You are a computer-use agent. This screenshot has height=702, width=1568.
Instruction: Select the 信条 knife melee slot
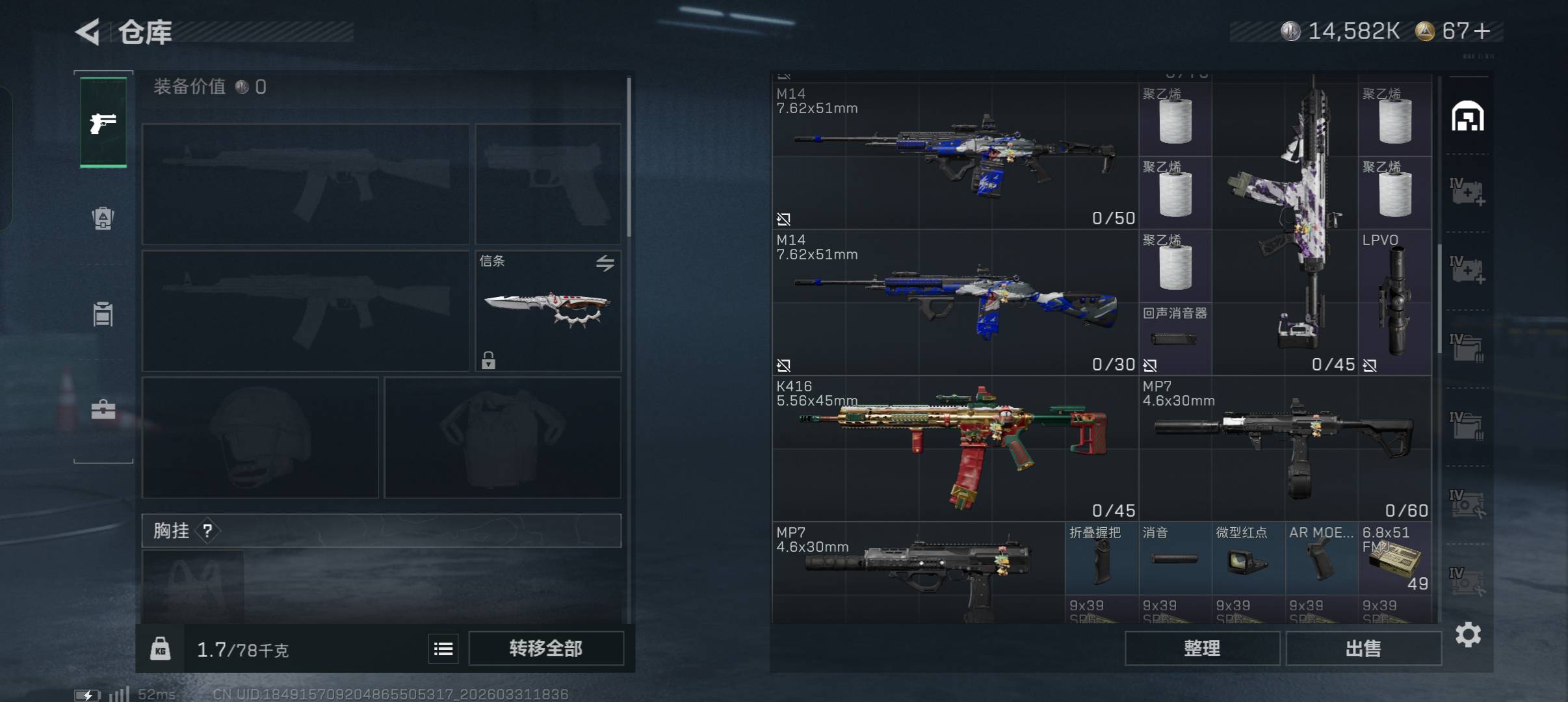point(548,310)
